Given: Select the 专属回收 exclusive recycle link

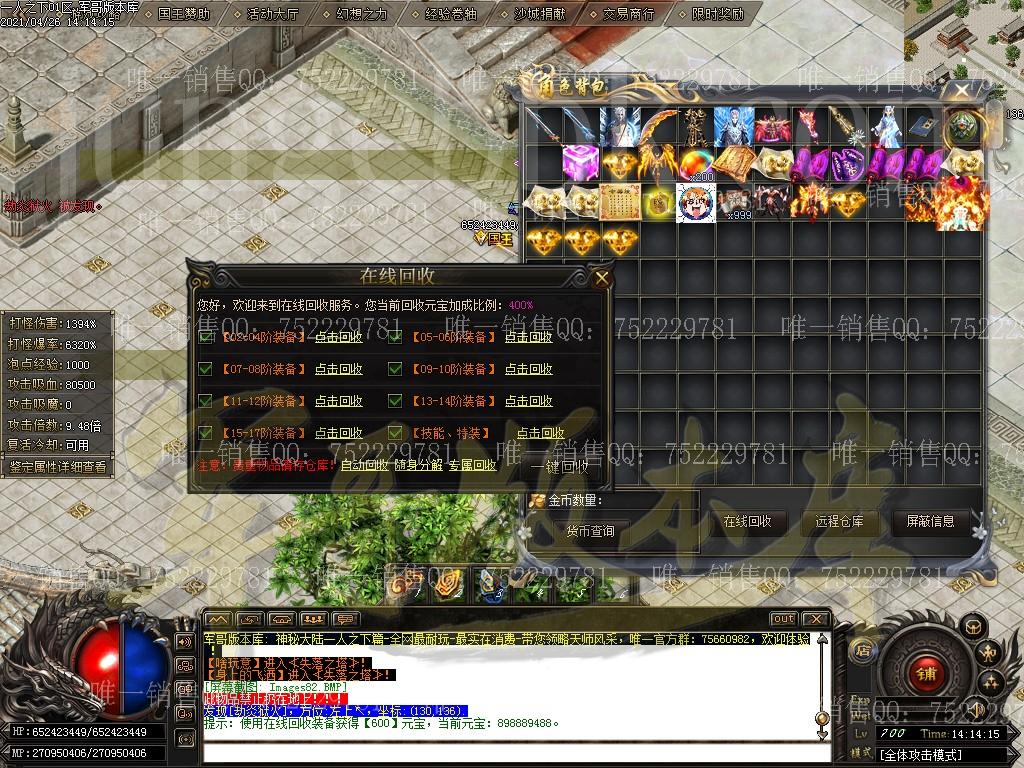Looking at the screenshot, I should pos(472,465).
